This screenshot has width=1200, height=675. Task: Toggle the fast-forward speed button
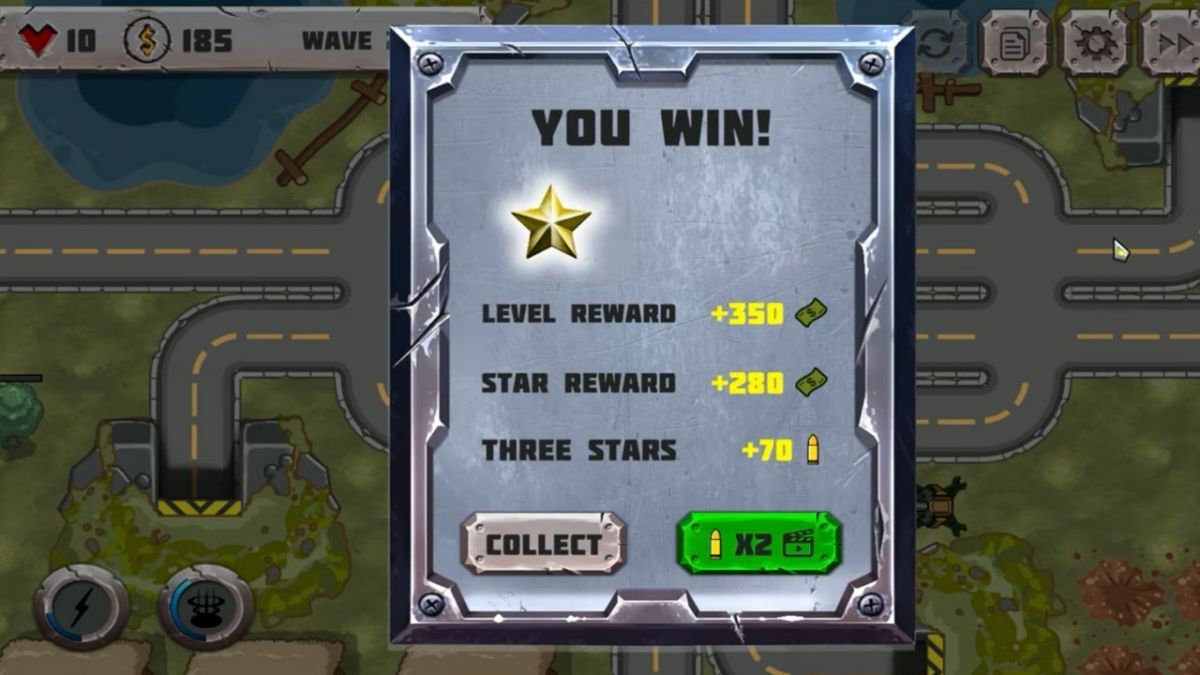pos(1172,44)
